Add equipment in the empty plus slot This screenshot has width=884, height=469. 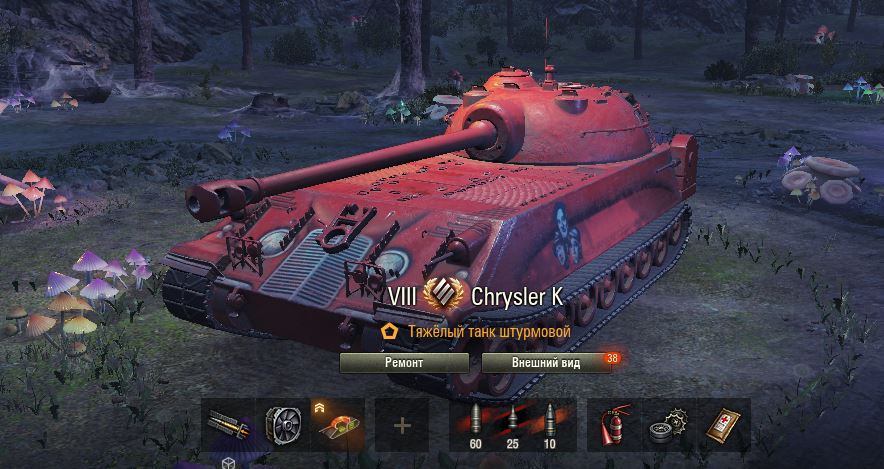(402, 425)
